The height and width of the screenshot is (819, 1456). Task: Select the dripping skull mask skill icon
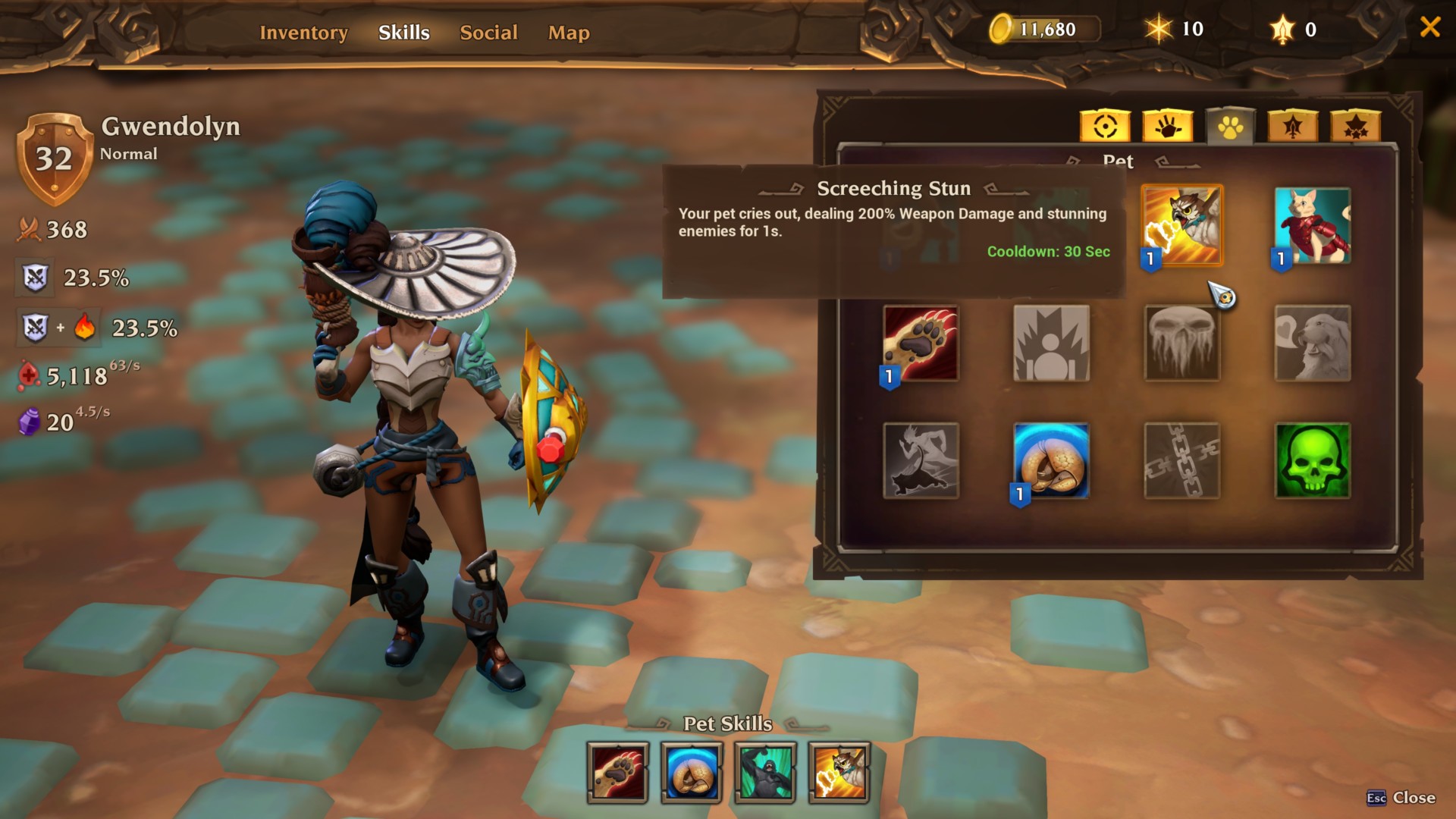click(x=1182, y=343)
